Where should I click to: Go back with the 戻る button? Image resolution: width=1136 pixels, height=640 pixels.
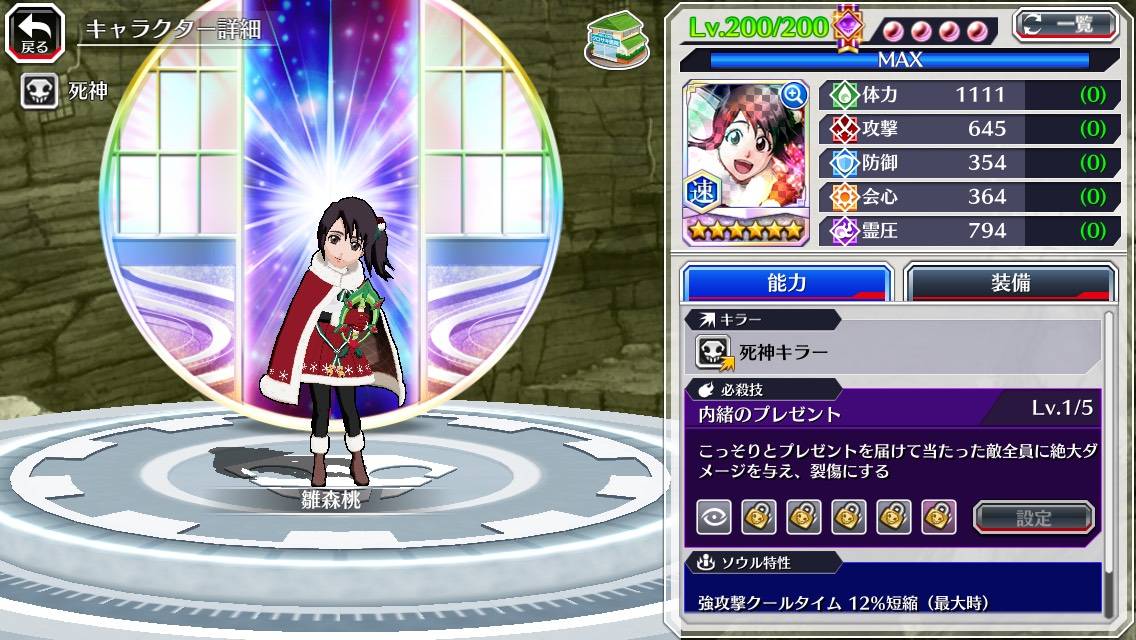click(x=35, y=32)
